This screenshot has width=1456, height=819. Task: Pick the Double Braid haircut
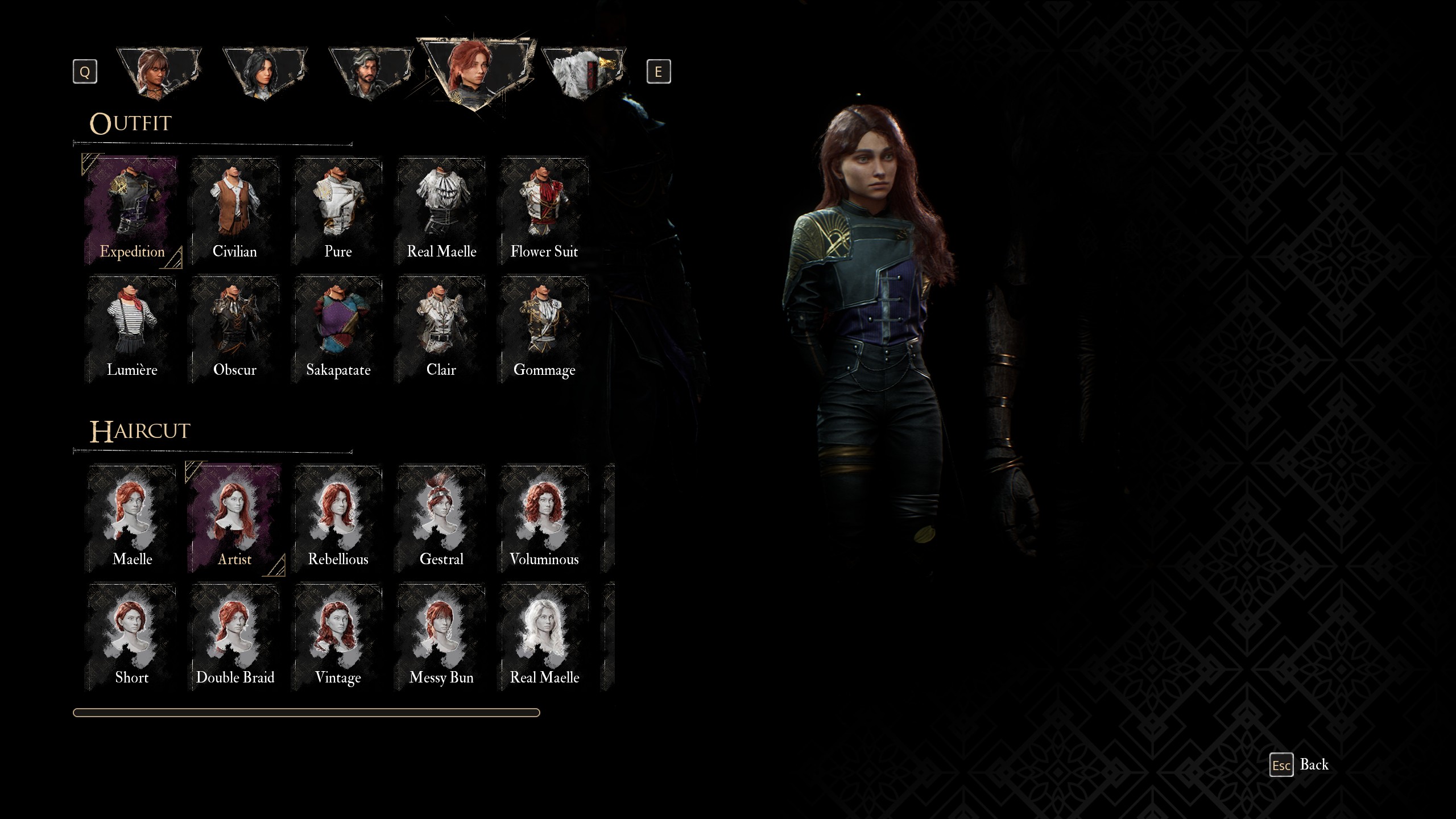click(x=235, y=637)
